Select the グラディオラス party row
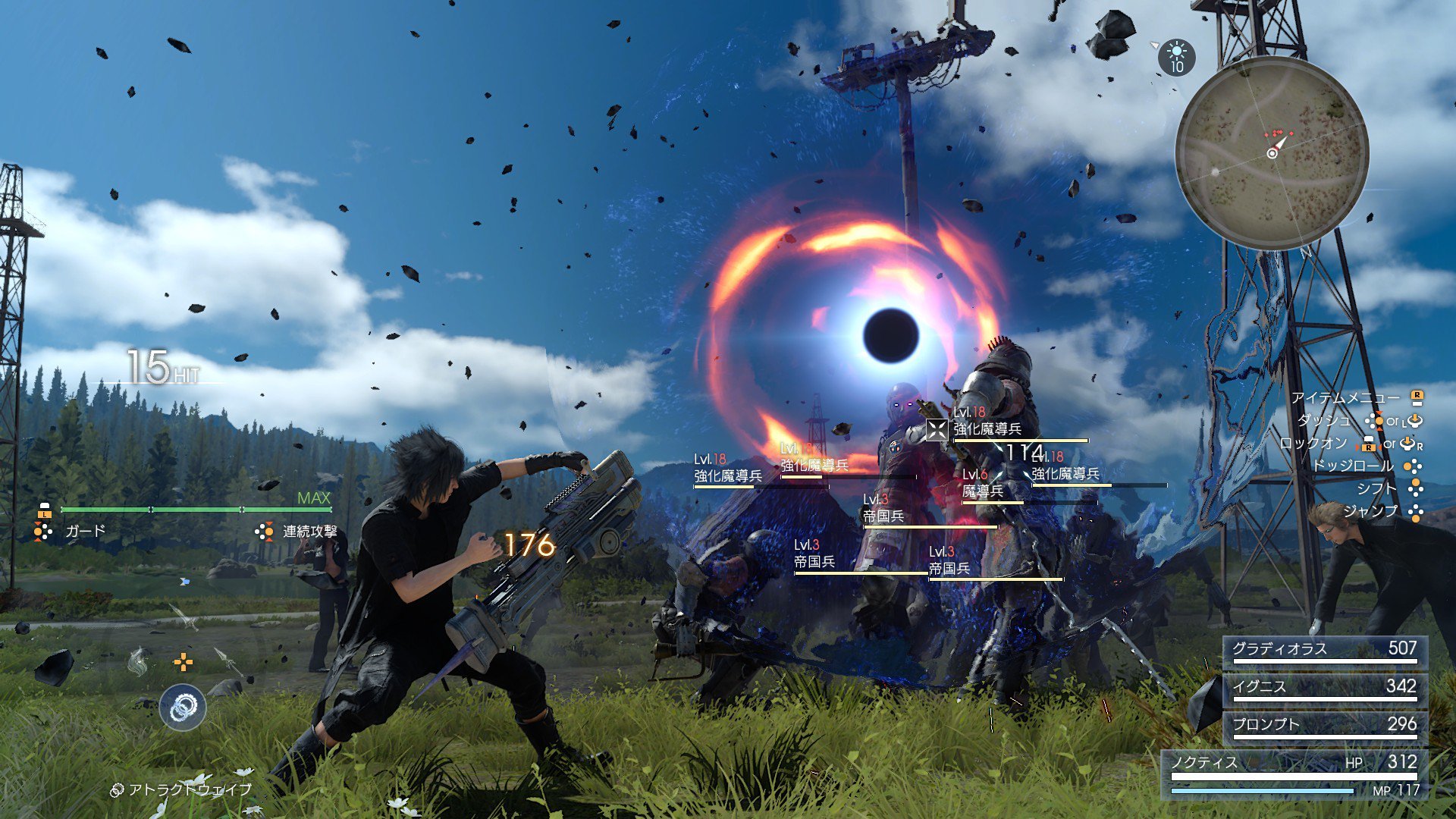 (1324, 650)
